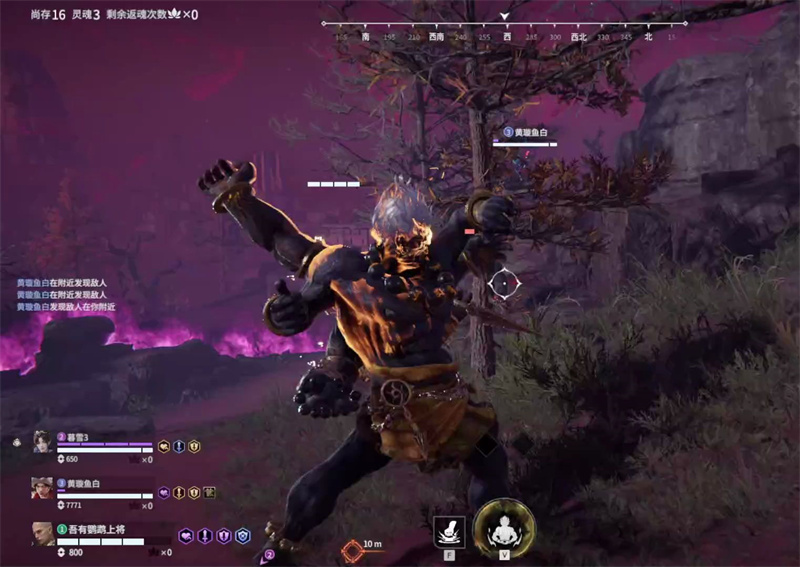Image resolution: width=800 pixels, height=567 pixels.
Task: Click the compass bar at the top
Action: 505,30
